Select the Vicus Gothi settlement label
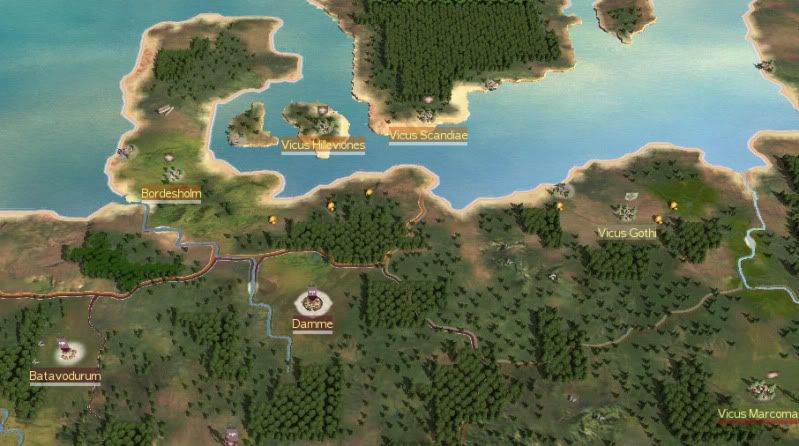 point(626,233)
